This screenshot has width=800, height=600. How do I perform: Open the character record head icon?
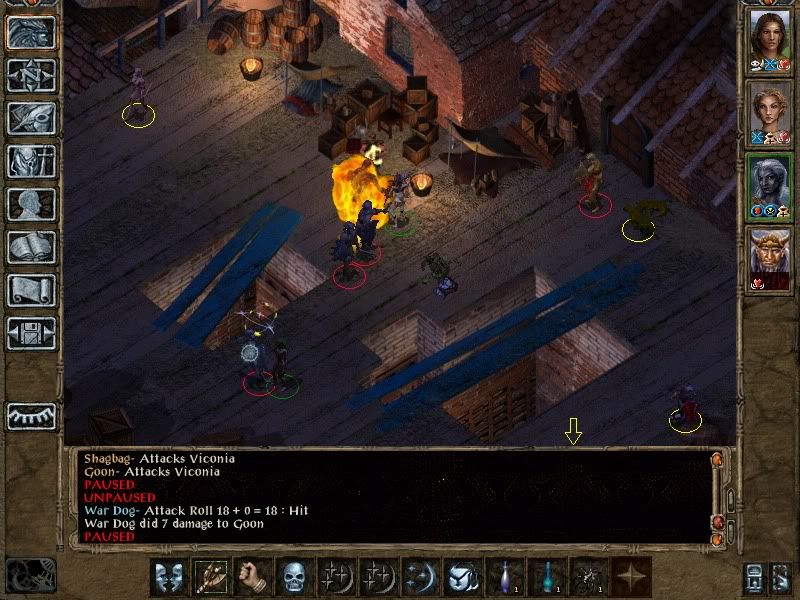click(31, 204)
